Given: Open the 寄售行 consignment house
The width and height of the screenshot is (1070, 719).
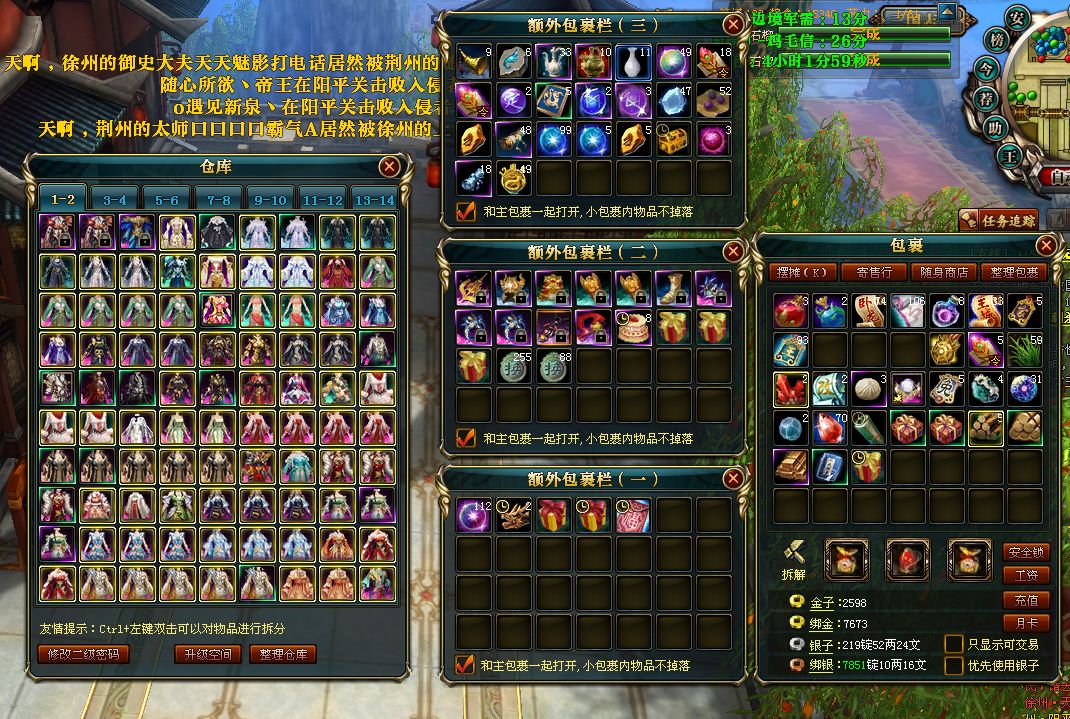Looking at the screenshot, I should 867,272.
